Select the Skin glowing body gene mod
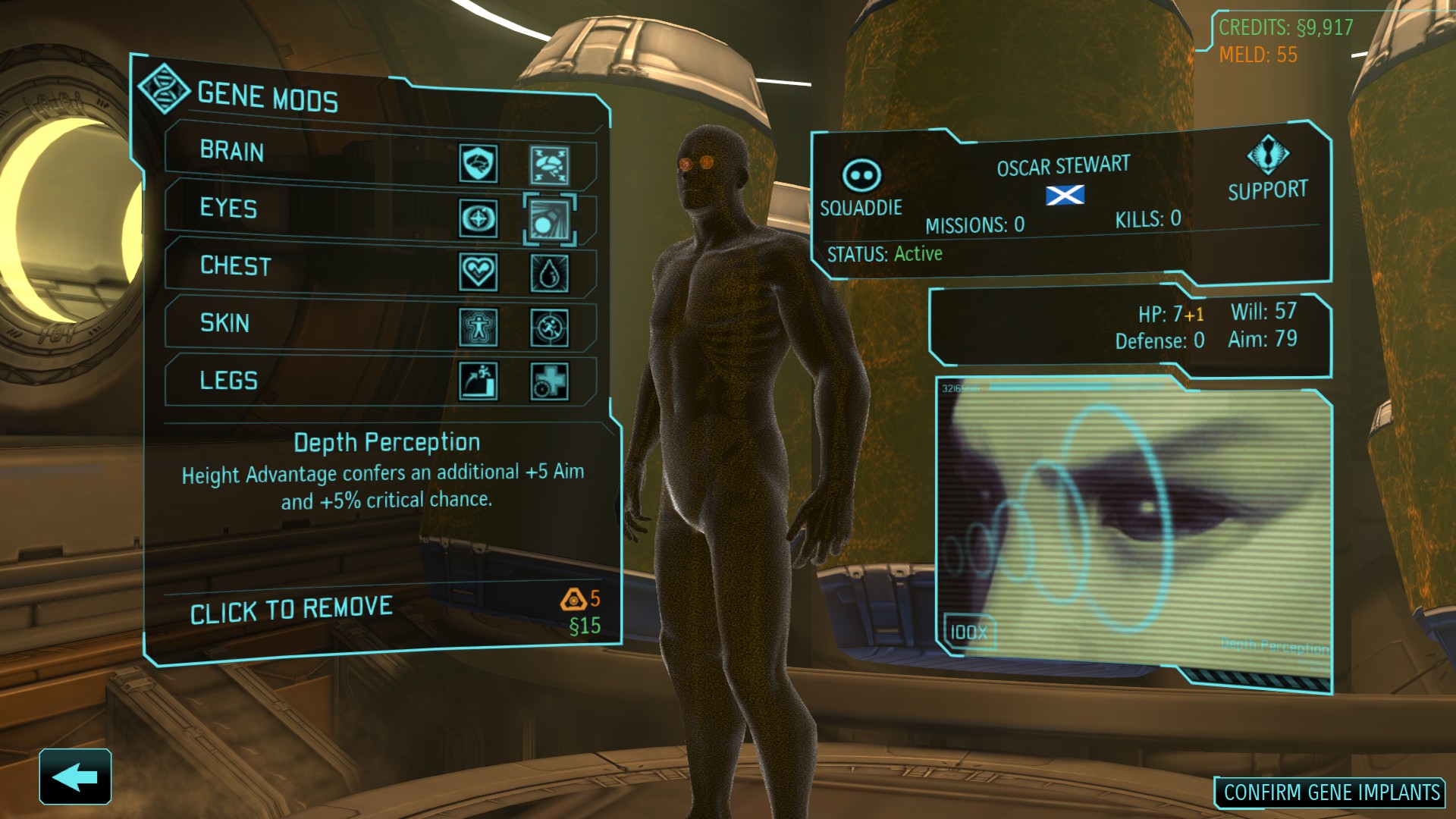This screenshot has width=1456, height=819. coord(479,327)
